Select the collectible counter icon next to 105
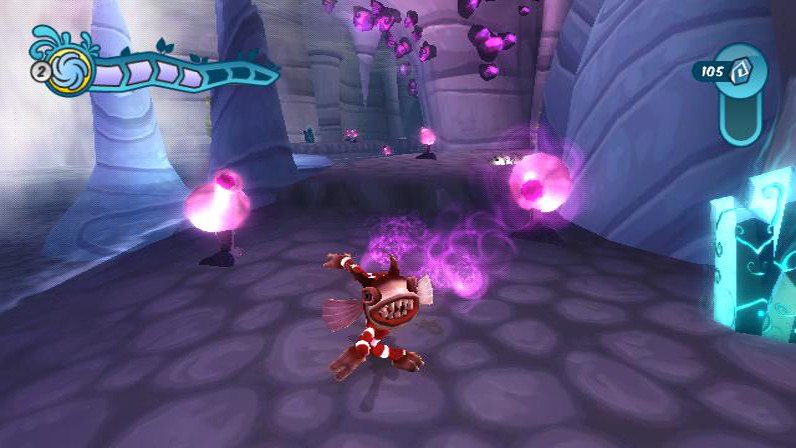 point(743,71)
